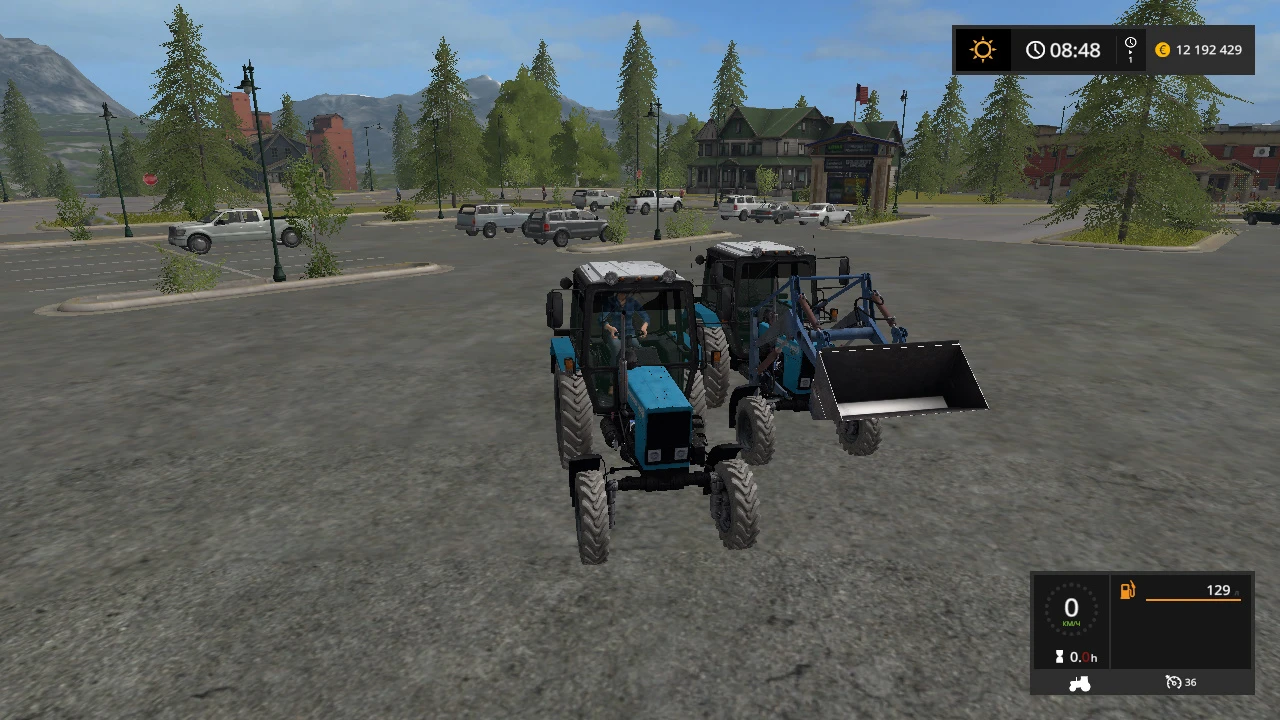Select the fuel pump icon
1280x720 pixels.
(1127, 590)
